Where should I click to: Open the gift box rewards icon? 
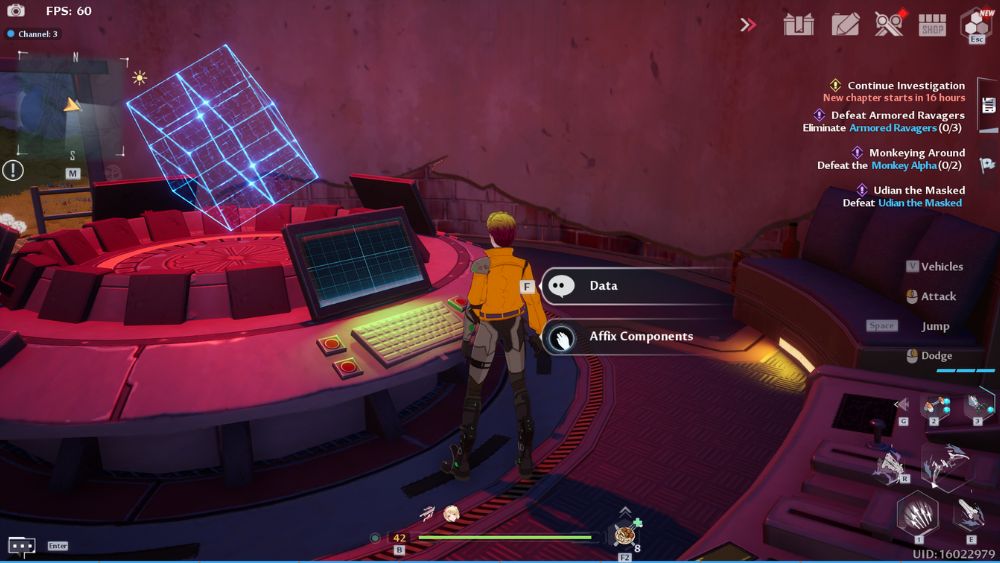[798, 24]
